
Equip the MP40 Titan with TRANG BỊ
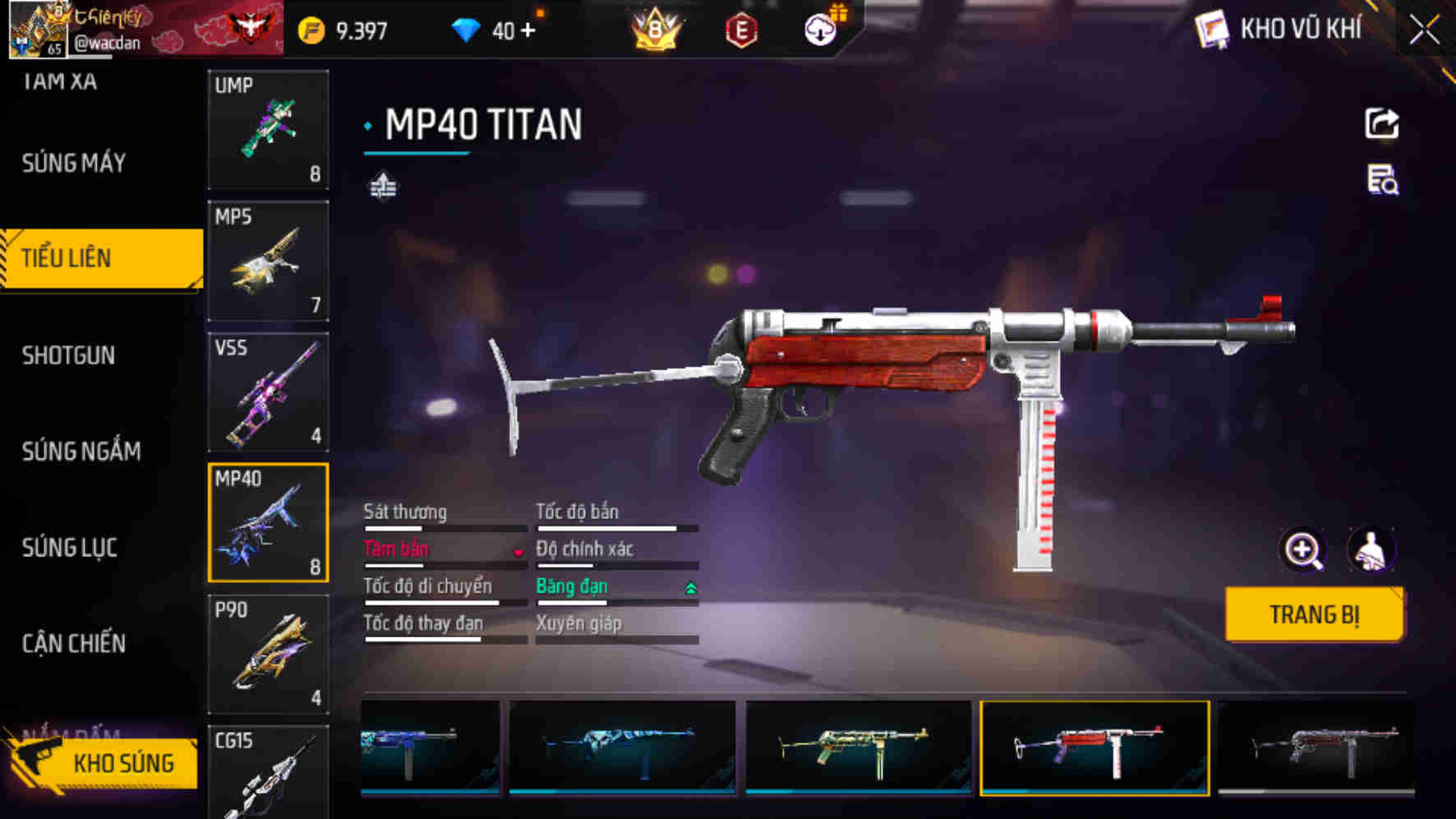click(x=1313, y=614)
